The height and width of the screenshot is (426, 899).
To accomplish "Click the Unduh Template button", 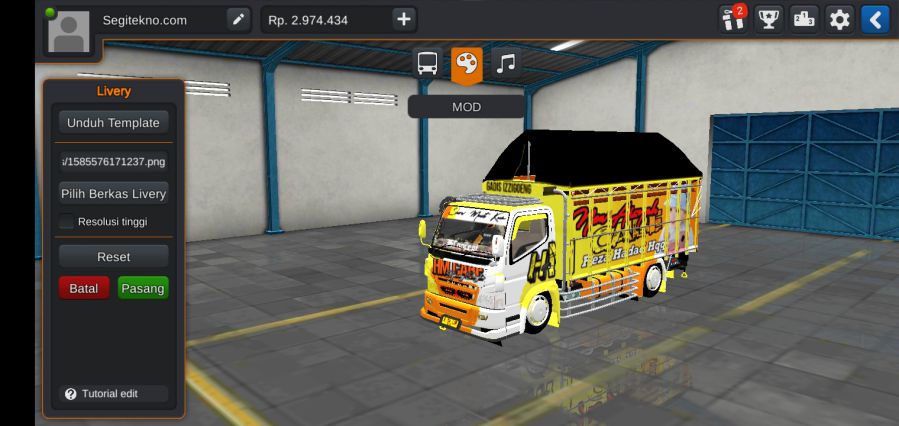I will coord(113,123).
